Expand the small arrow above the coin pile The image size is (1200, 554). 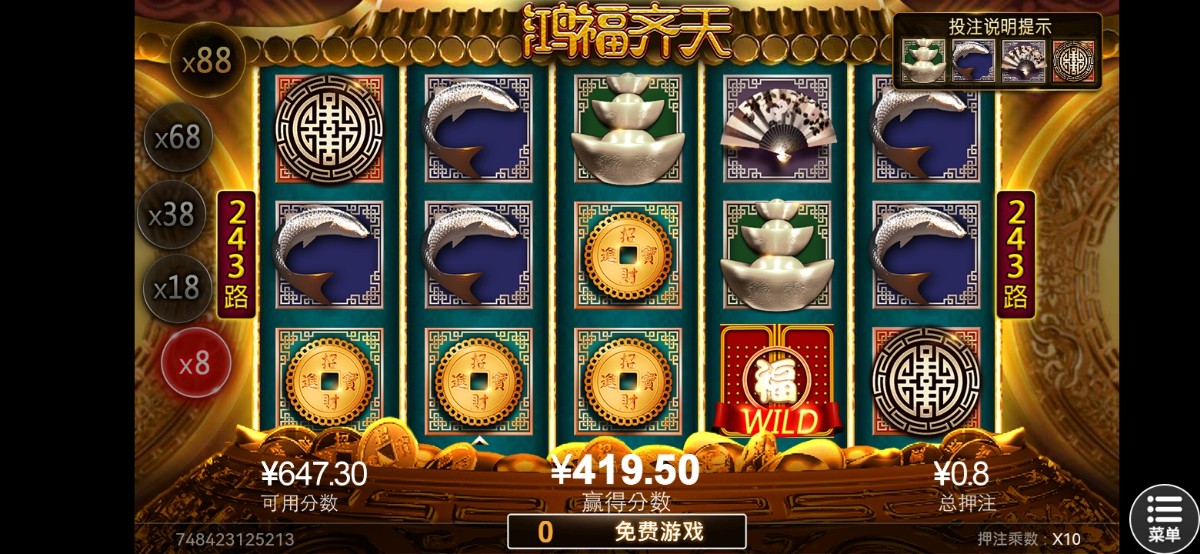coord(480,441)
